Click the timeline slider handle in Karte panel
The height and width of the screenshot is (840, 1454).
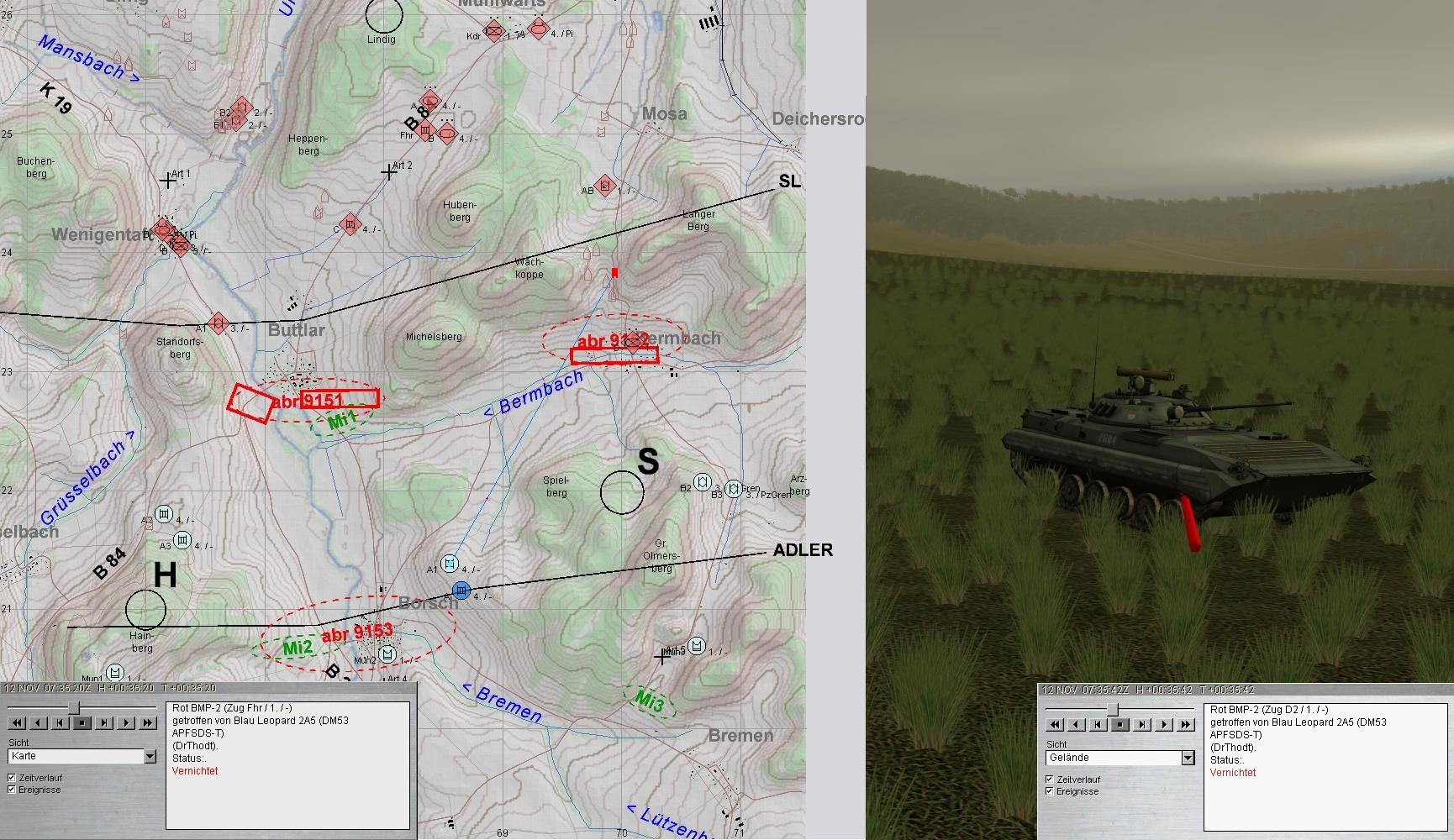pyautogui.click(x=74, y=707)
